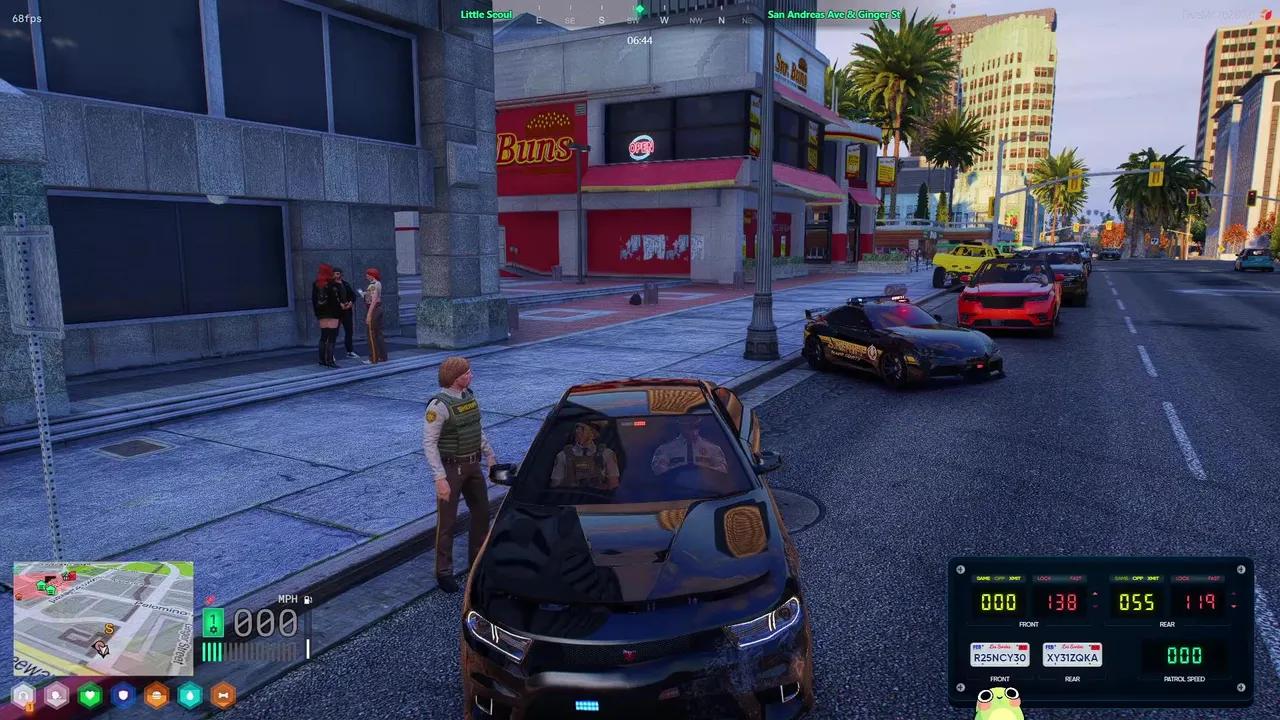Select the blue shield armor icon
Image resolution: width=1280 pixels, height=720 pixels.
[123, 695]
